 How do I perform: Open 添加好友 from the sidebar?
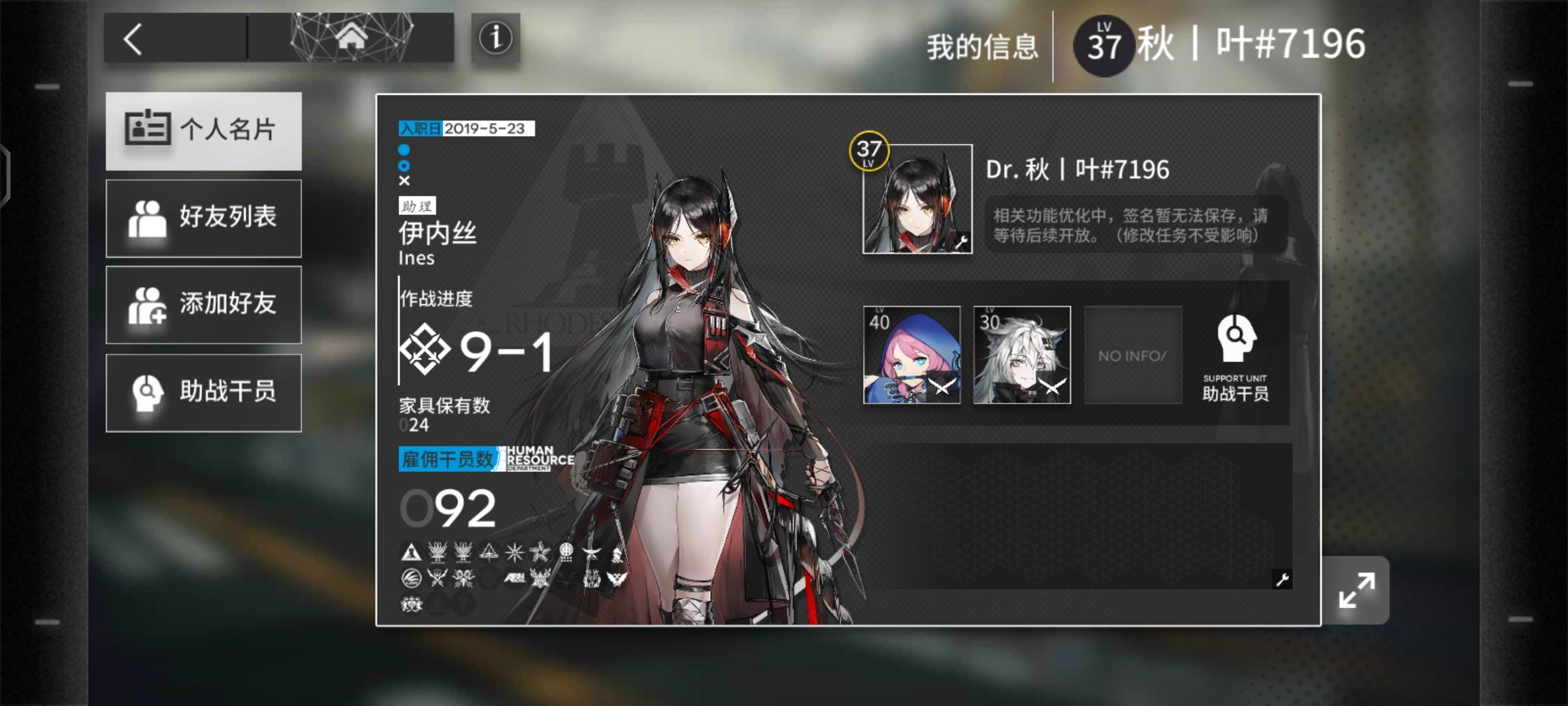(203, 305)
